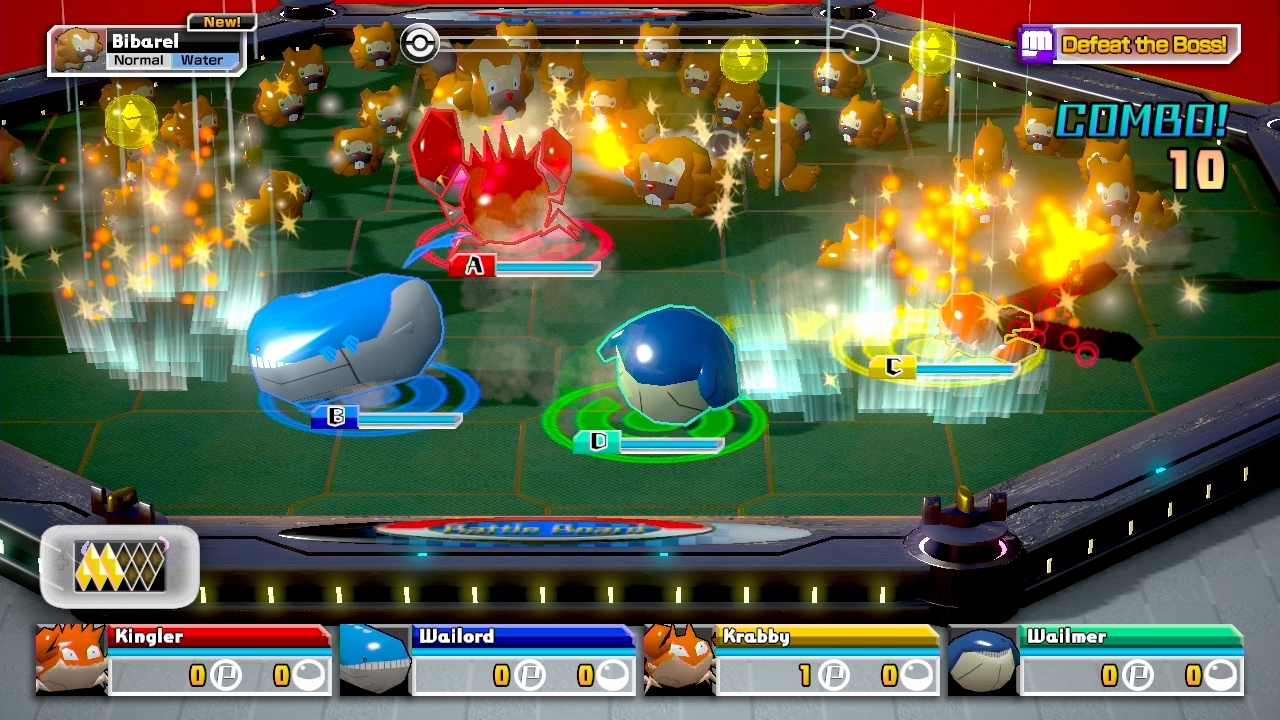
Task: Switch to the Normal type tab
Action: (139, 60)
